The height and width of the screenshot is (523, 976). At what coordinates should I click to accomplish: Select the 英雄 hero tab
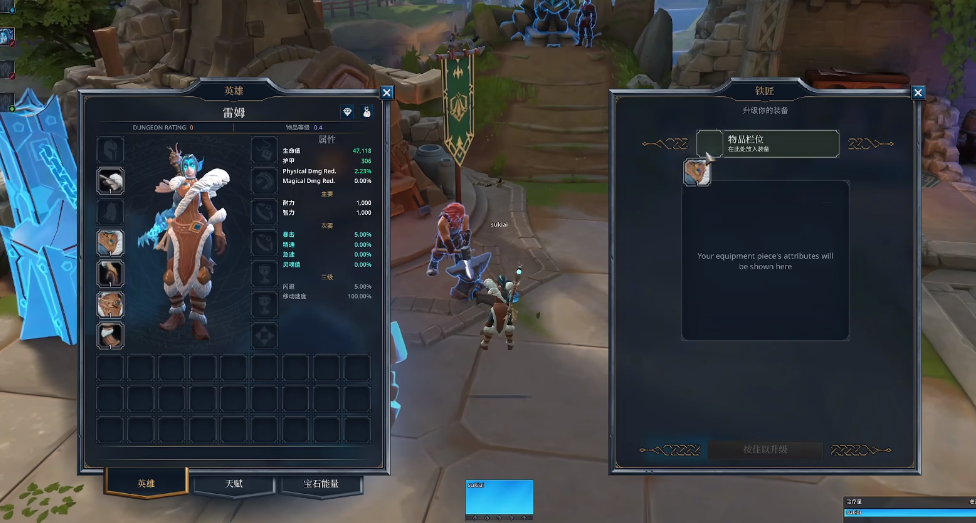[146, 484]
